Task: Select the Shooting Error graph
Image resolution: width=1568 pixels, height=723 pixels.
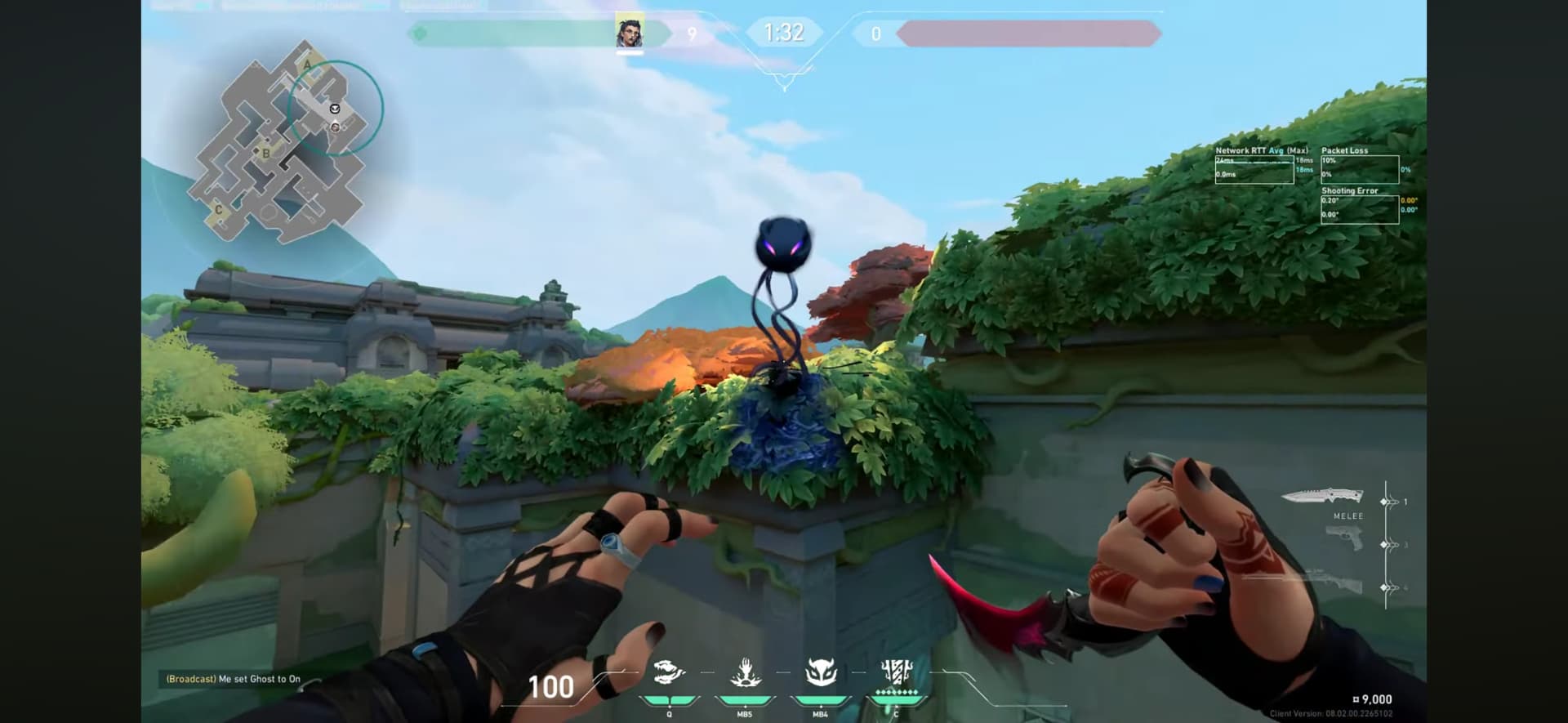Action: pos(1359,209)
